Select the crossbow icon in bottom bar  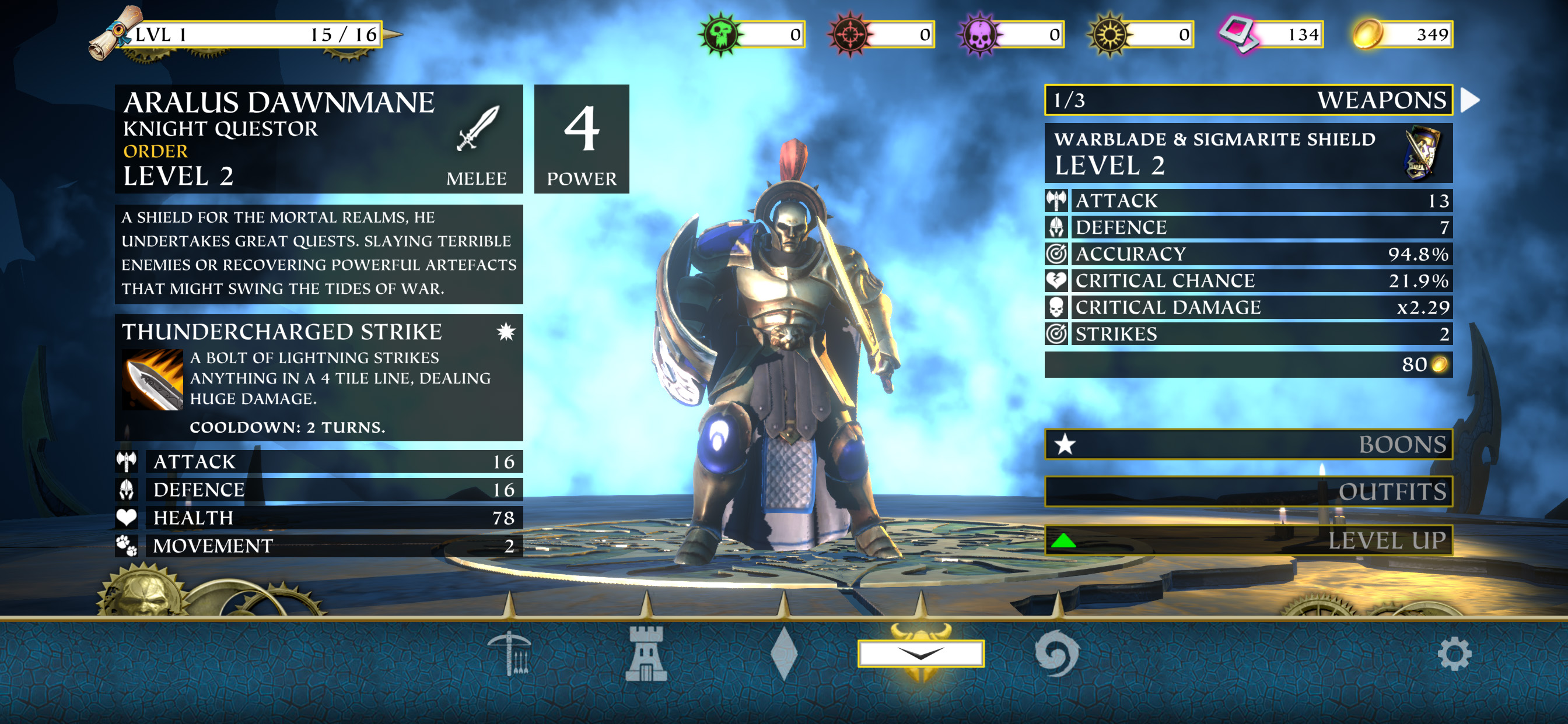[x=510, y=655]
